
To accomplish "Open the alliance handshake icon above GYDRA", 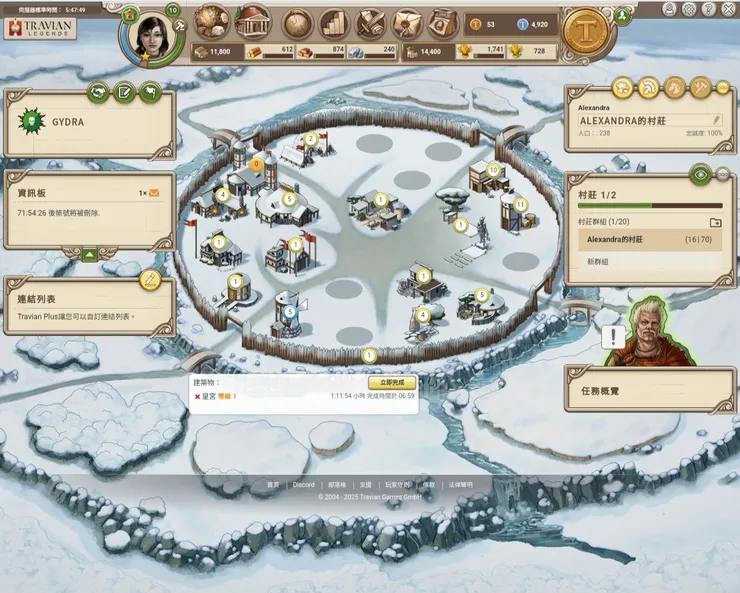I will 98,92.
